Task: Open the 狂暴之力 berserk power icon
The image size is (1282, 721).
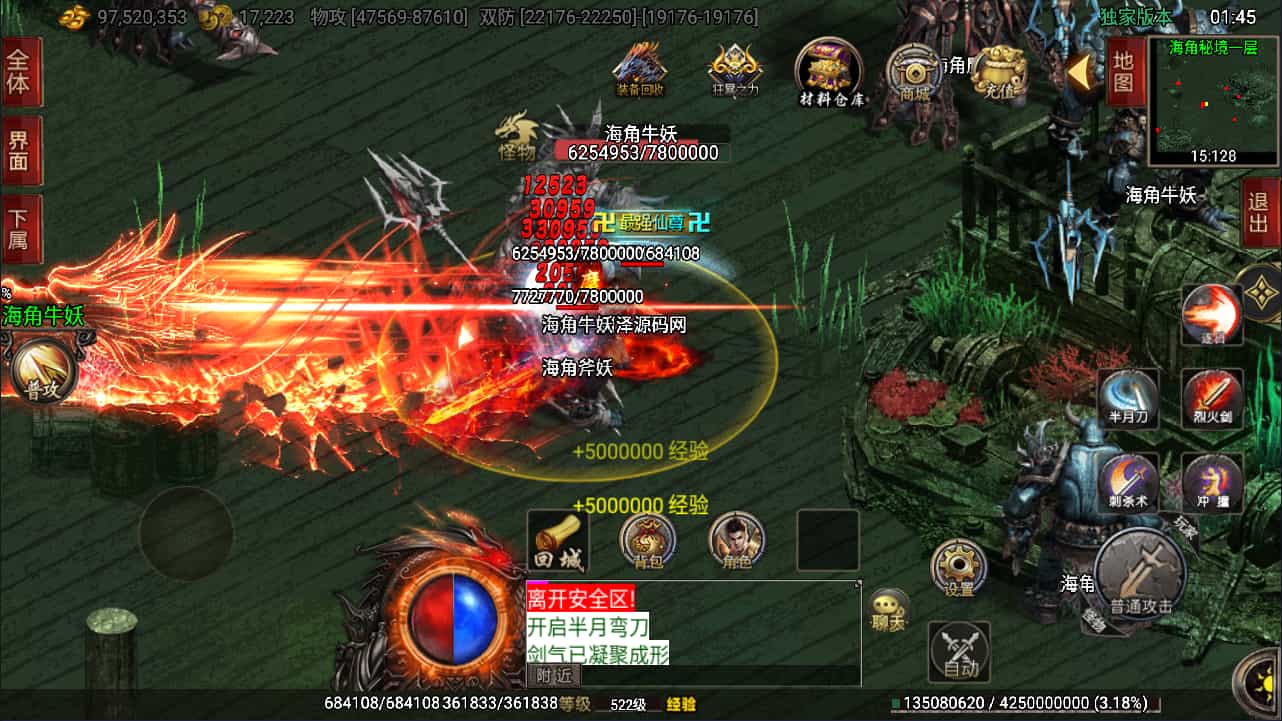Action: (x=734, y=69)
